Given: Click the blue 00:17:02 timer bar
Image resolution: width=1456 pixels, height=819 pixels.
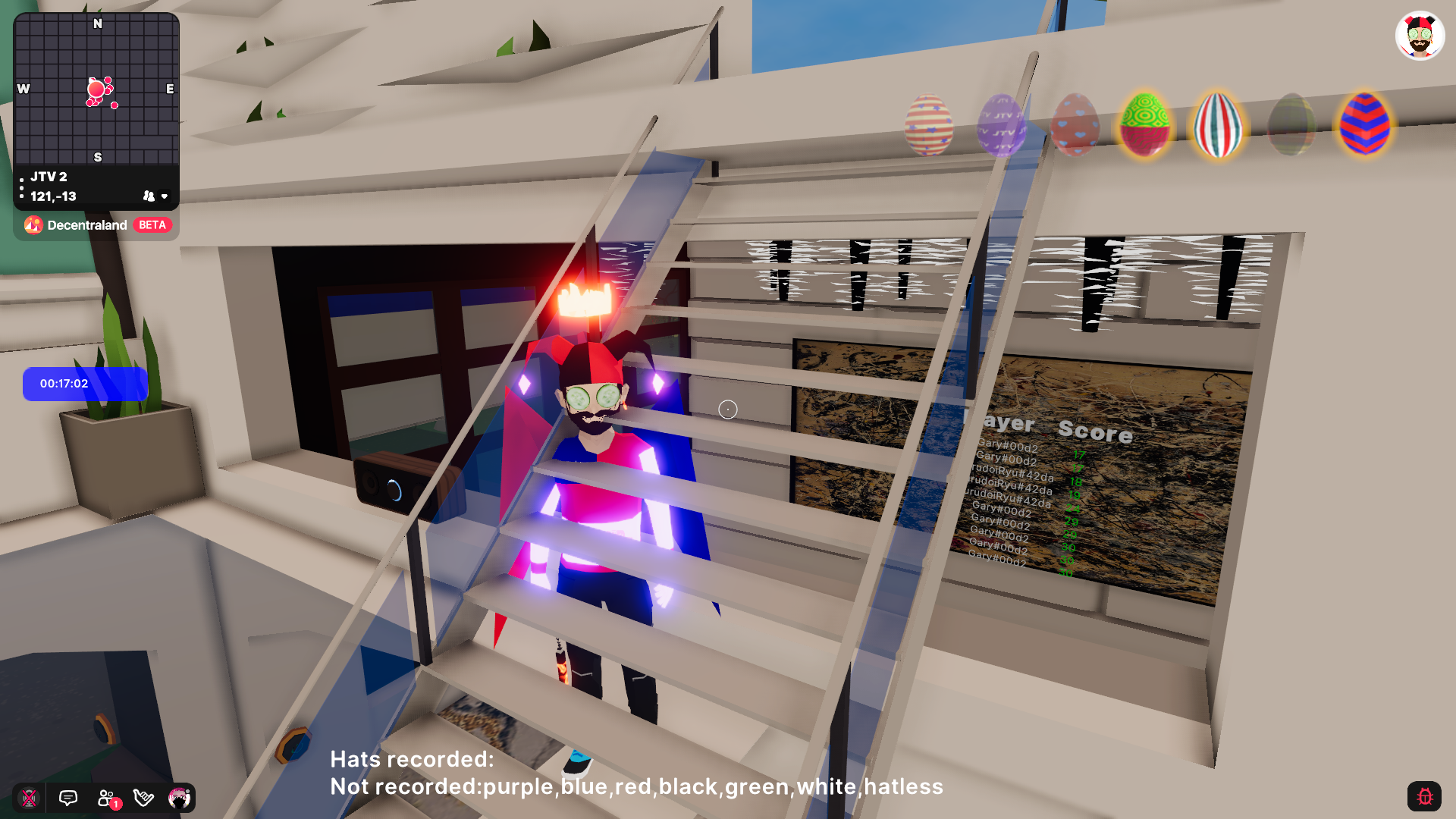Looking at the screenshot, I should point(84,384).
